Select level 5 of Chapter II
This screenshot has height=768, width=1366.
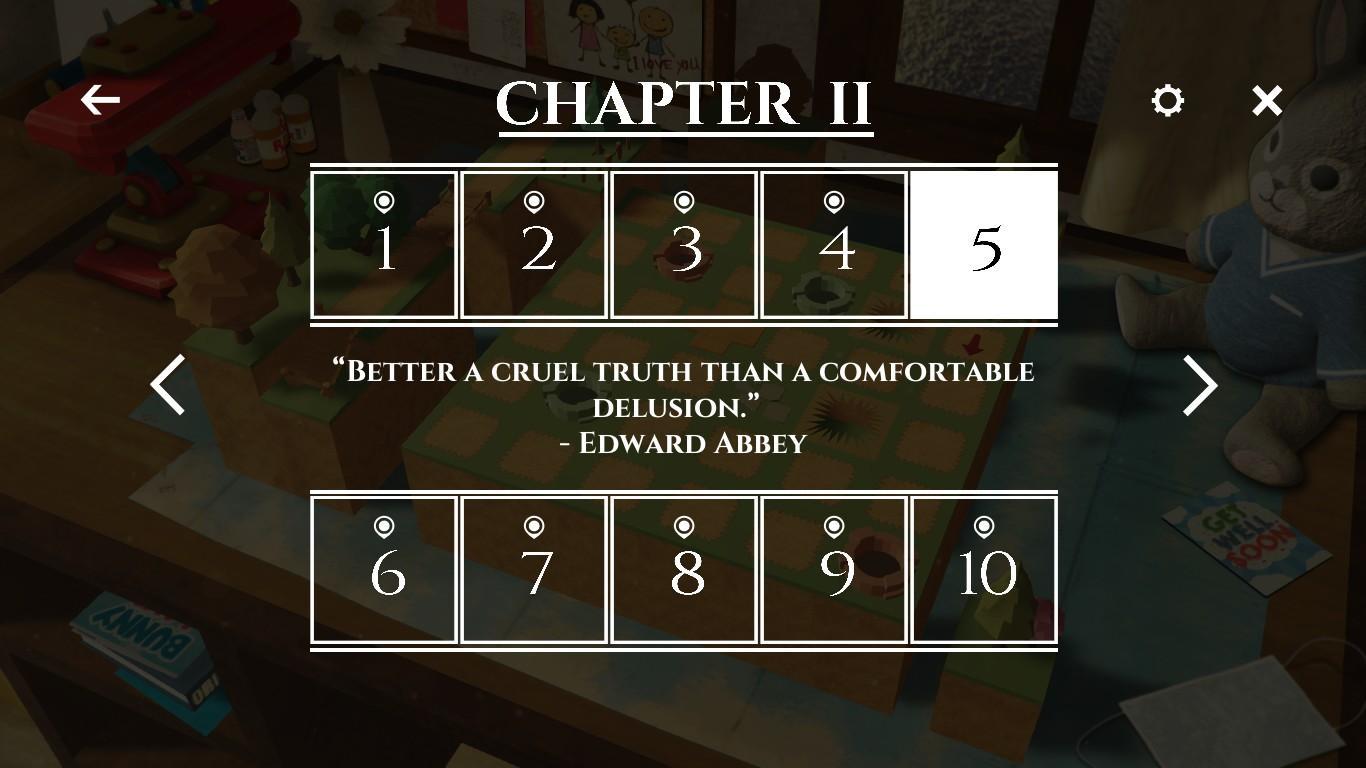[984, 244]
